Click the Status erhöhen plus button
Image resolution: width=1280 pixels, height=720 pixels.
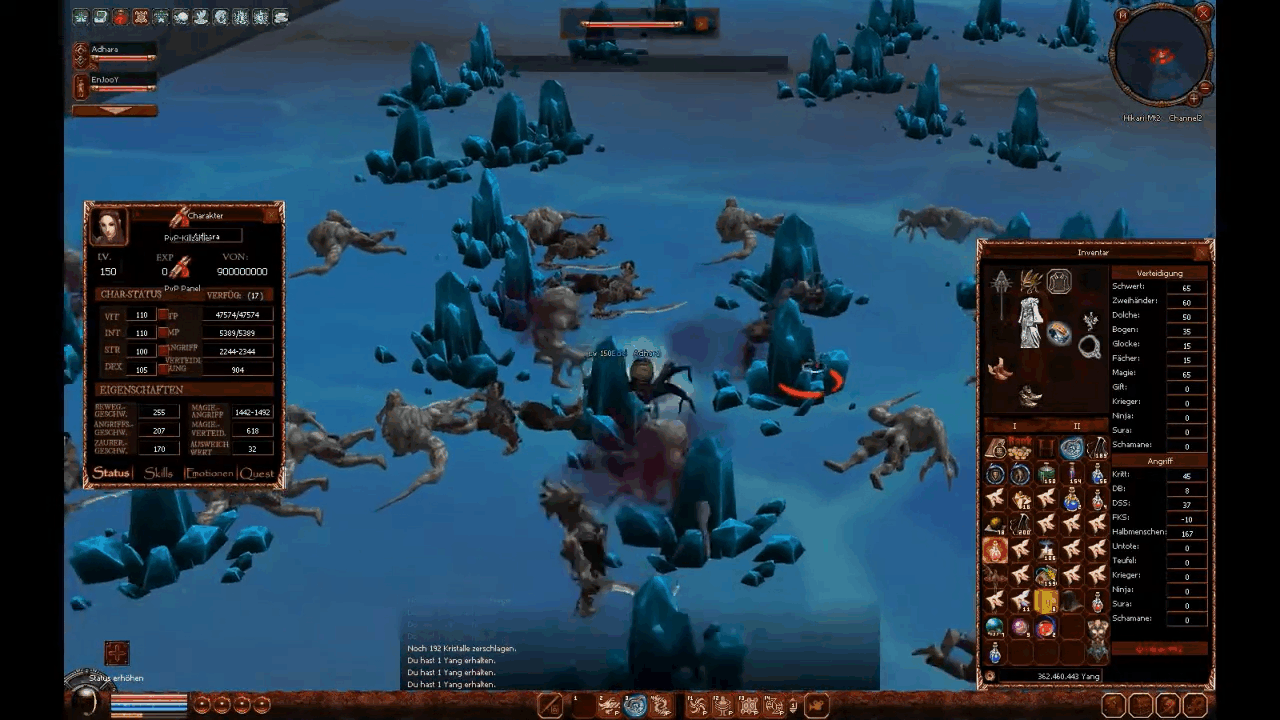(x=117, y=654)
